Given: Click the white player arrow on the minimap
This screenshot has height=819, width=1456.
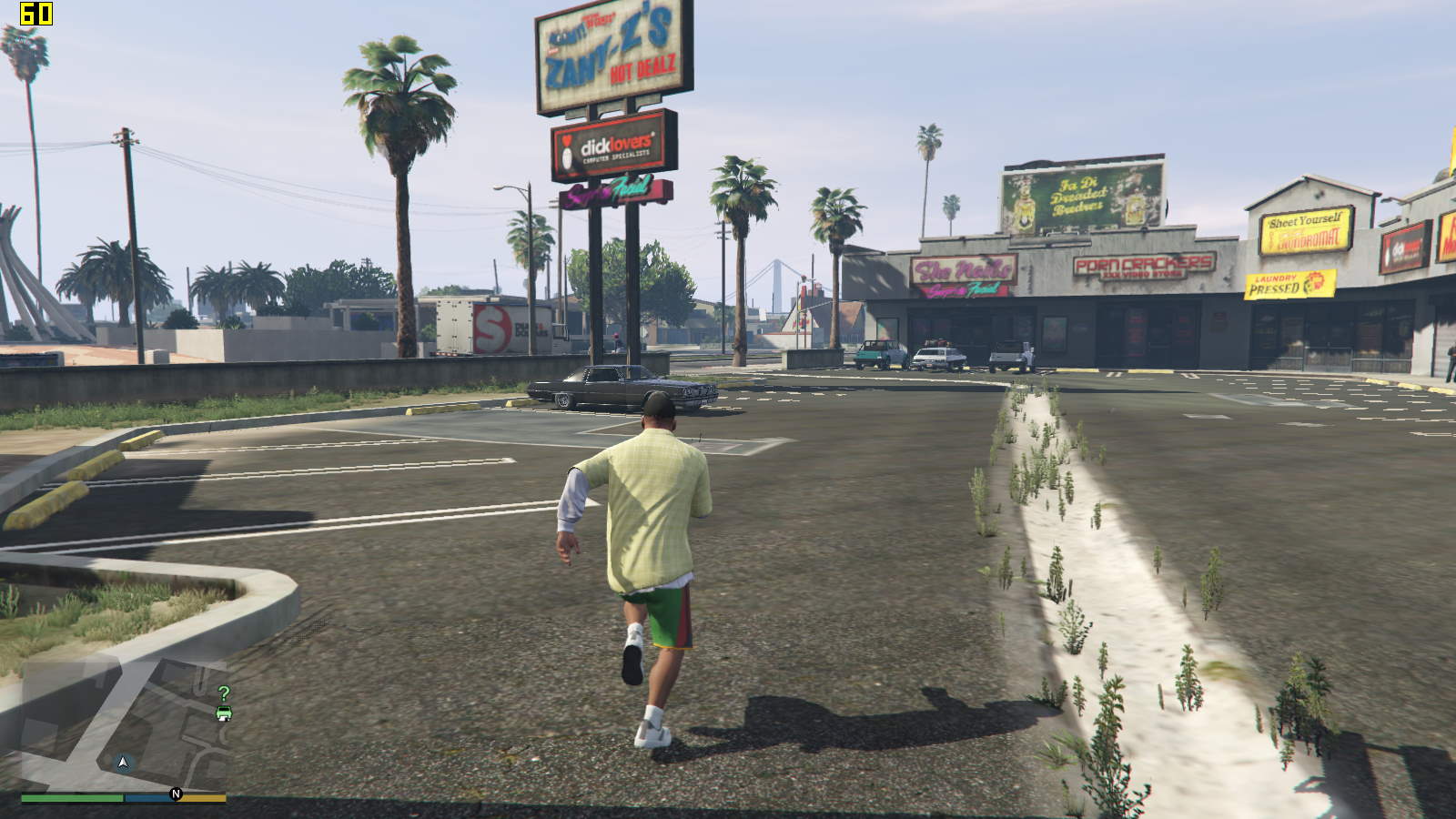Looking at the screenshot, I should [x=124, y=762].
